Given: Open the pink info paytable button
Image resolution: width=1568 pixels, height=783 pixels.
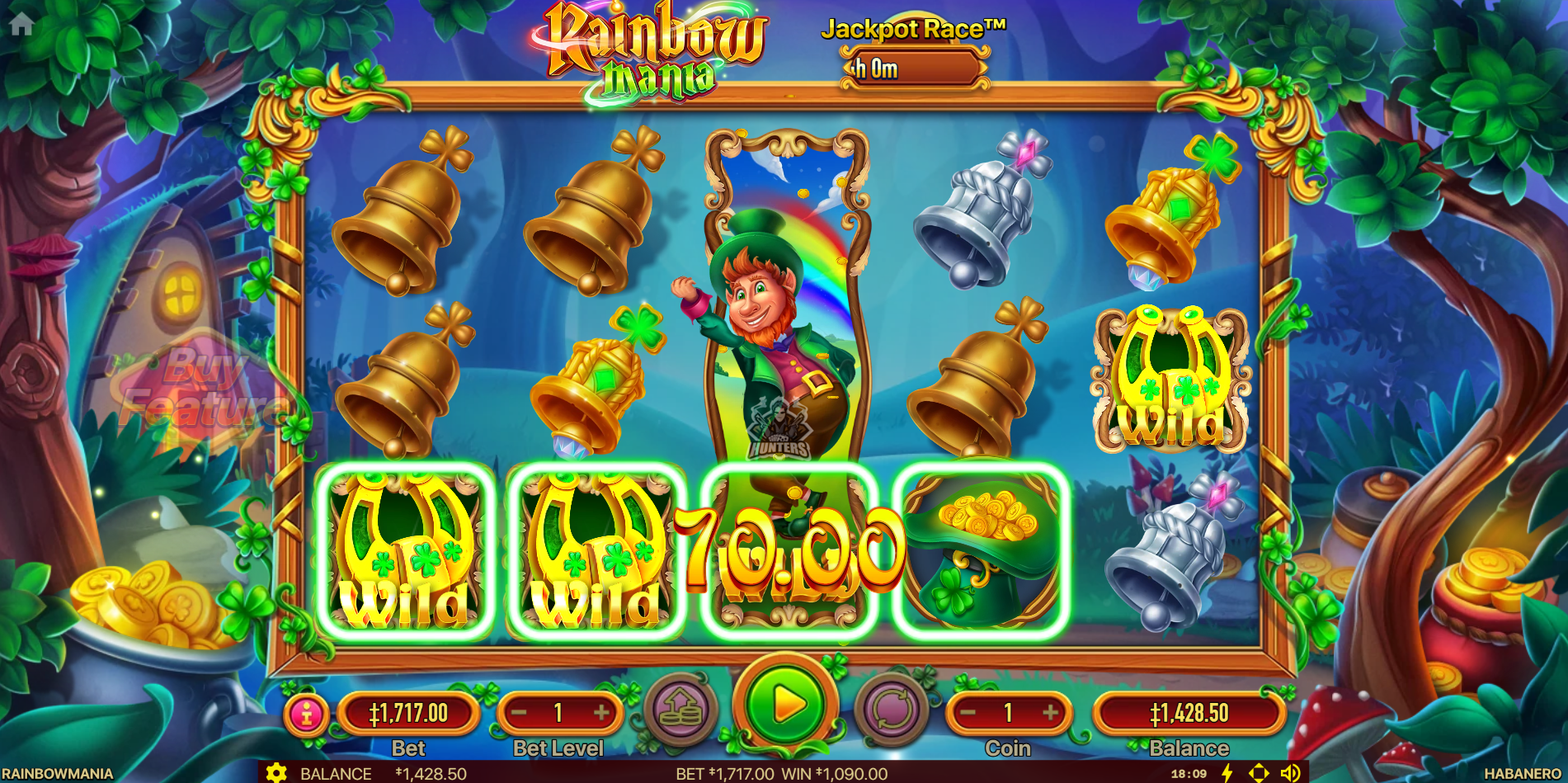Looking at the screenshot, I should tap(307, 714).
